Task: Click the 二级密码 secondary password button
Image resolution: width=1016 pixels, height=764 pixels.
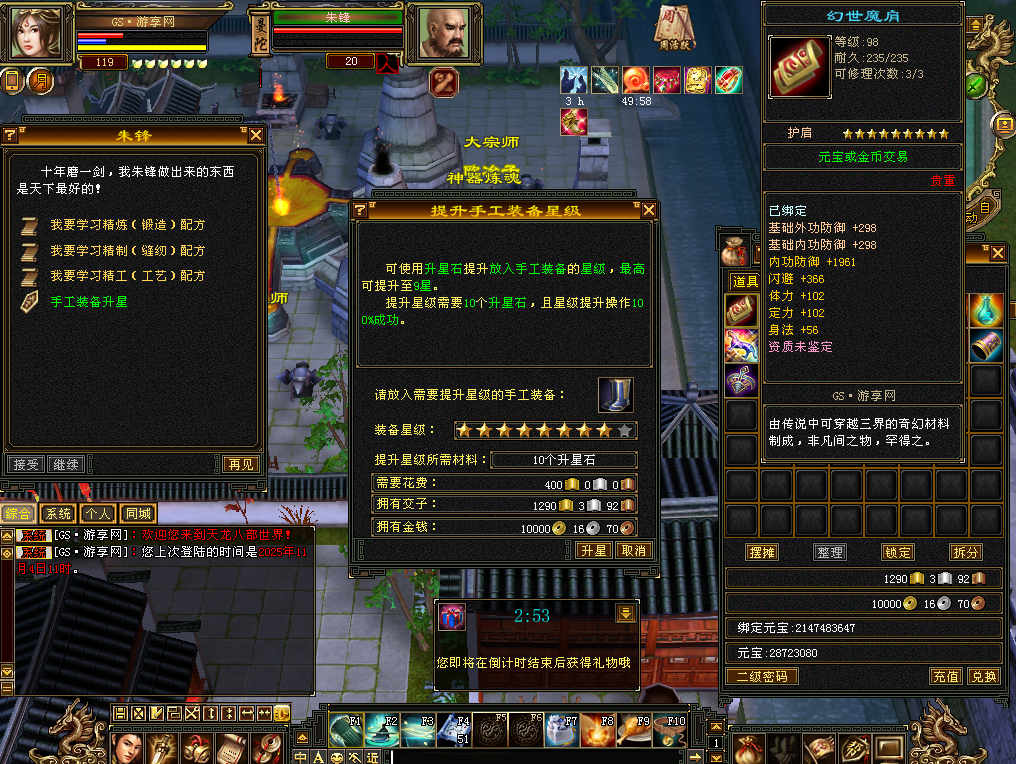Action: (762, 677)
